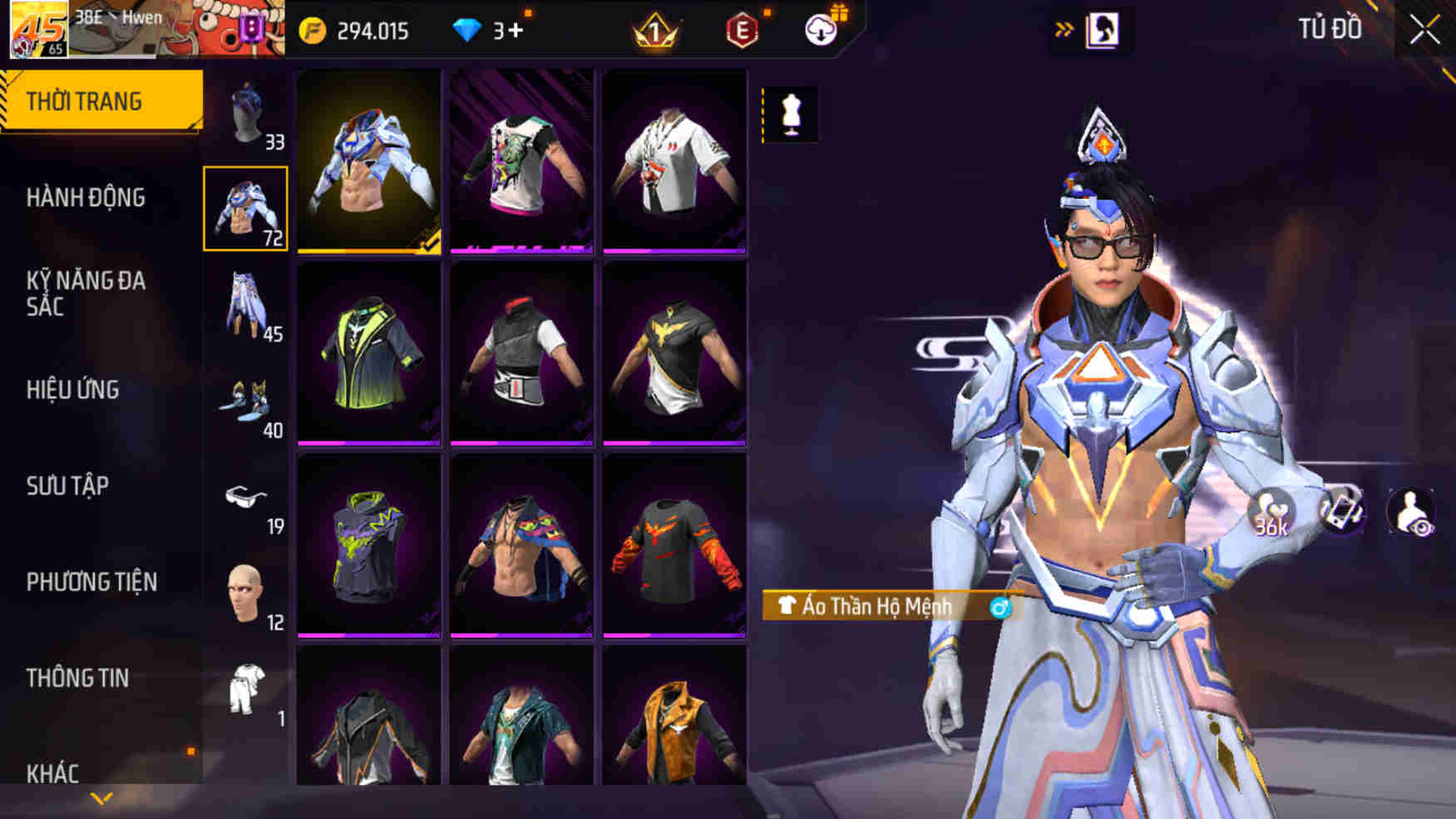Image resolution: width=1456 pixels, height=819 pixels.
Task: Choose the green and black hooded jacket
Action: click(368, 353)
